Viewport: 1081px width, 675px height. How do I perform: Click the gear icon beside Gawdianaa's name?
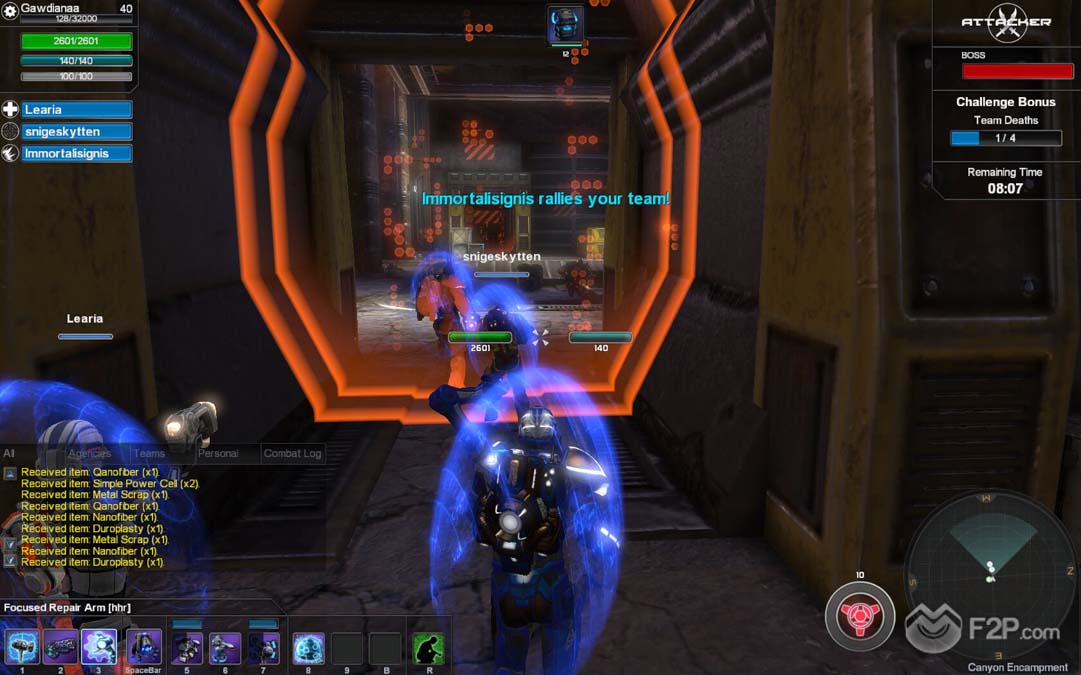[10, 10]
